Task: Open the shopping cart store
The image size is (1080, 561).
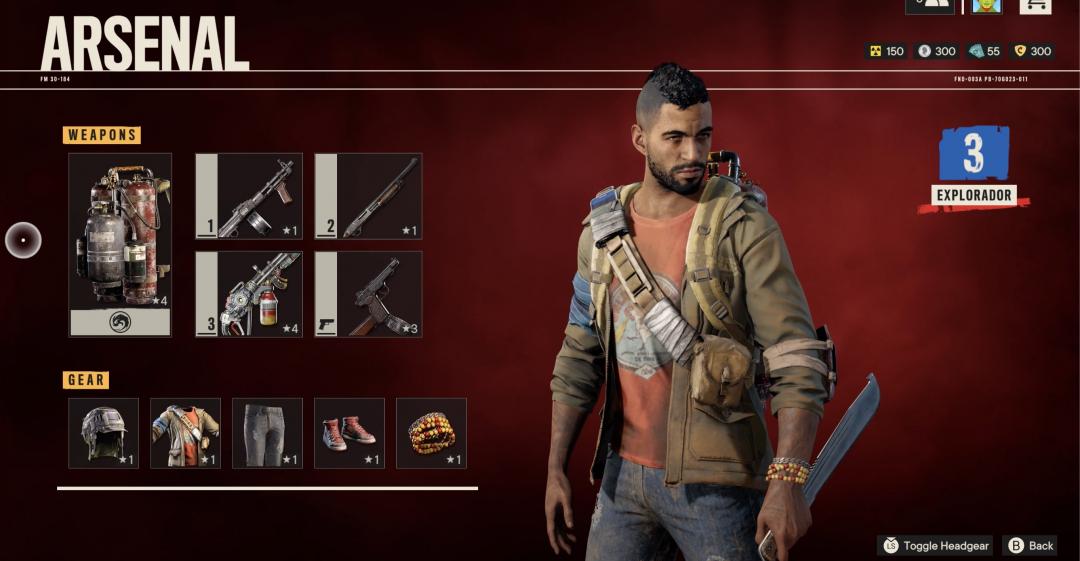Action: [1035, 5]
